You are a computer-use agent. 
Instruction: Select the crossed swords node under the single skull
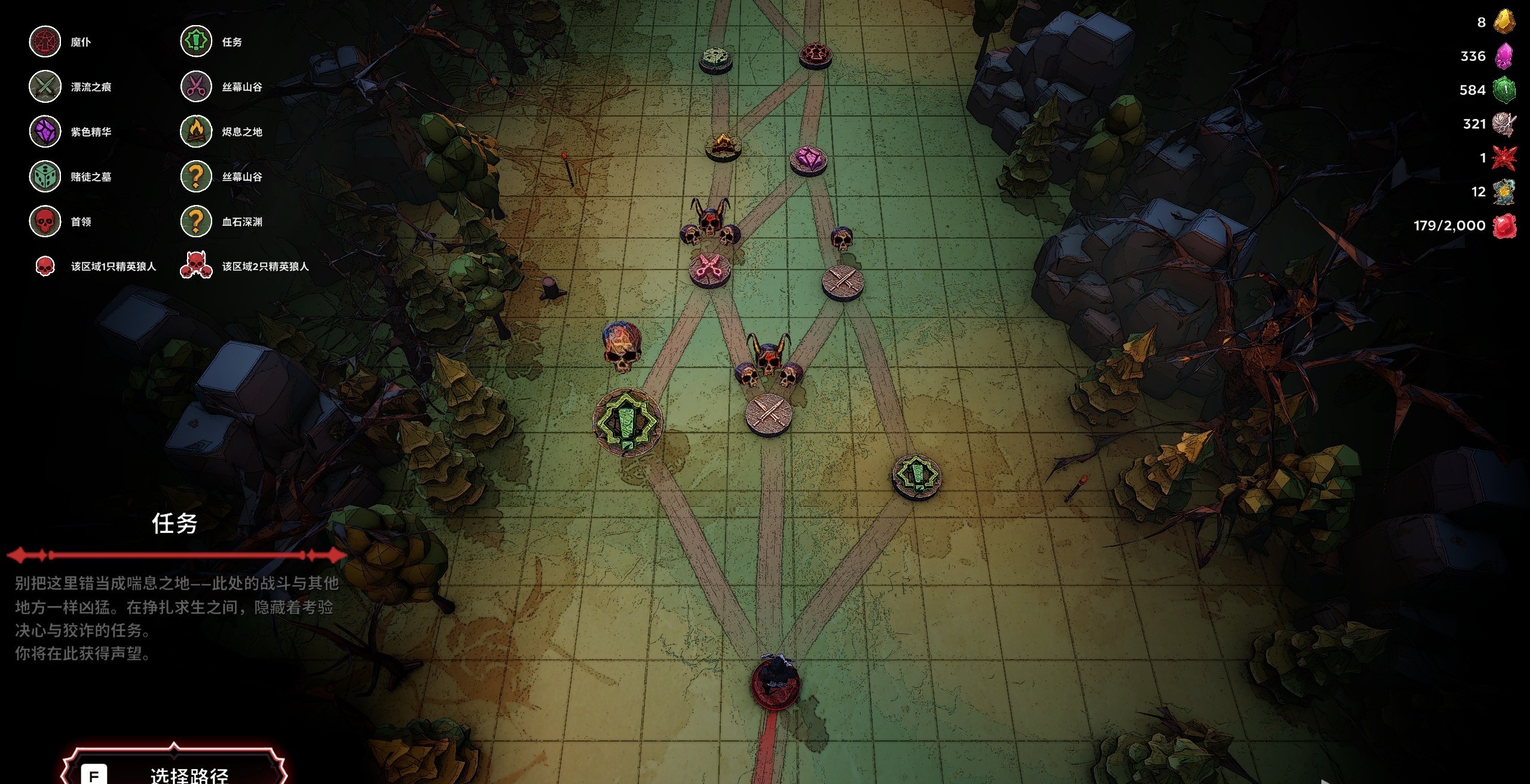(x=843, y=281)
